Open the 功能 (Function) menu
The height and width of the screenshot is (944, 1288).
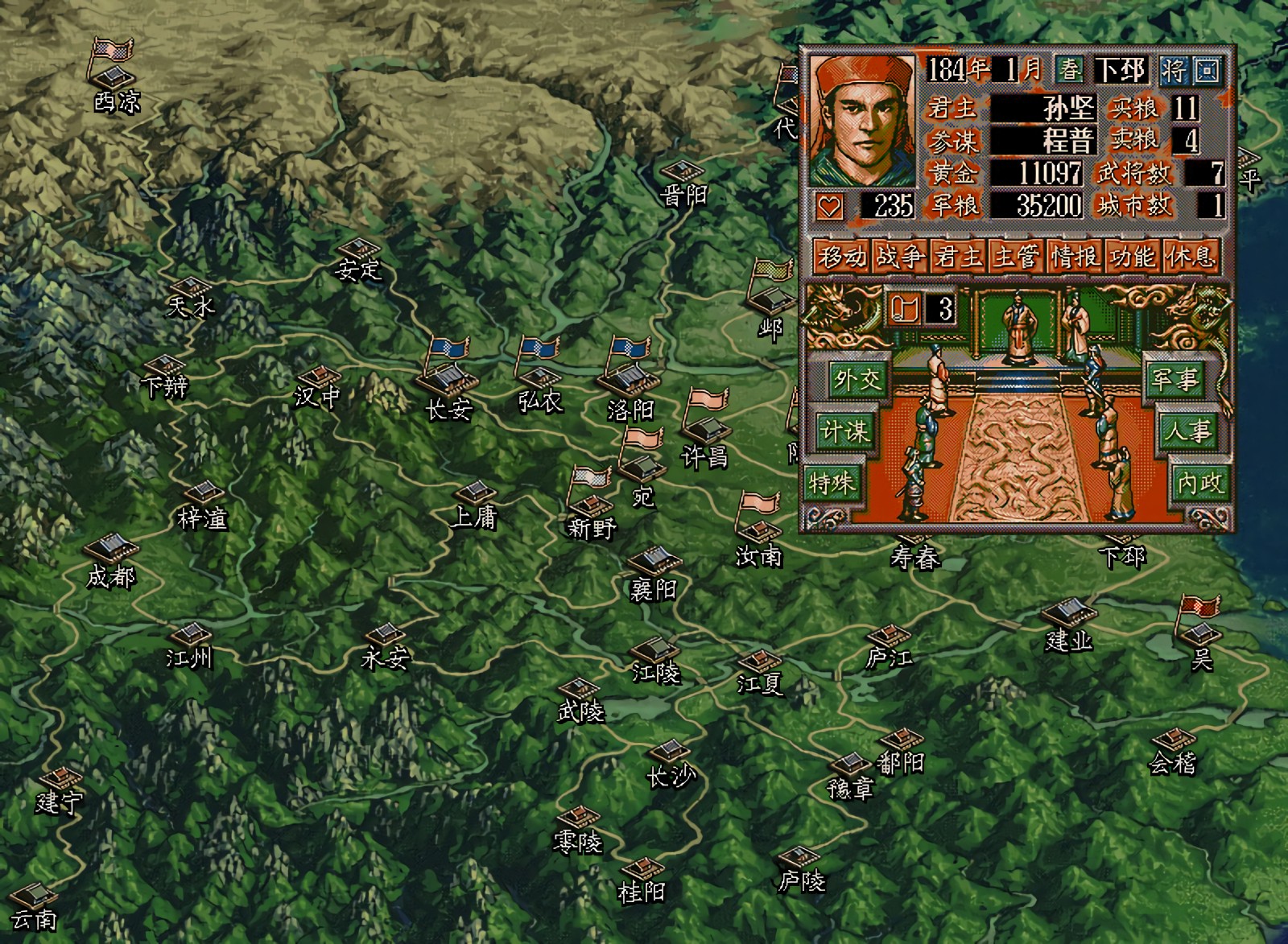pos(1132,257)
